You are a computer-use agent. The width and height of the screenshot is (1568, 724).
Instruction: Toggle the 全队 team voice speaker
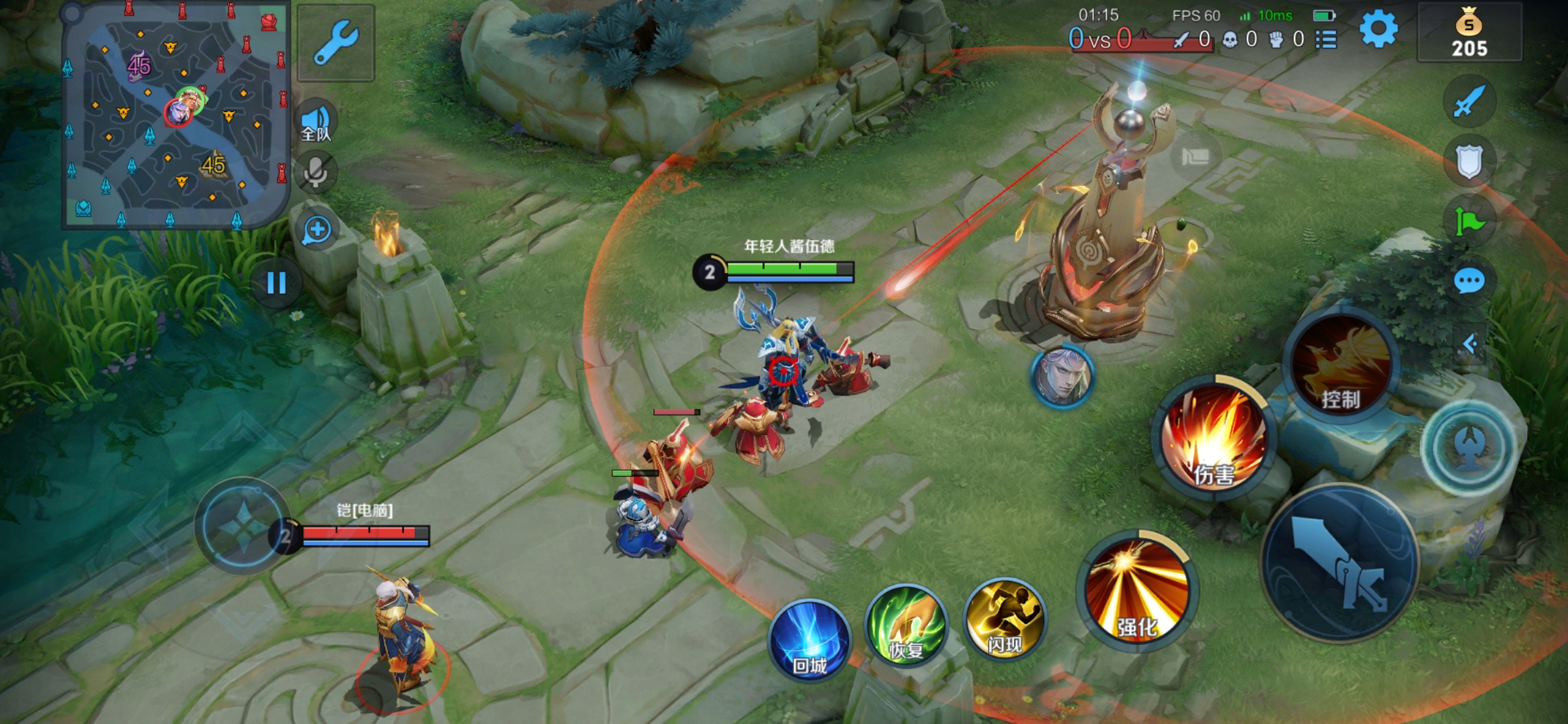pos(316,122)
